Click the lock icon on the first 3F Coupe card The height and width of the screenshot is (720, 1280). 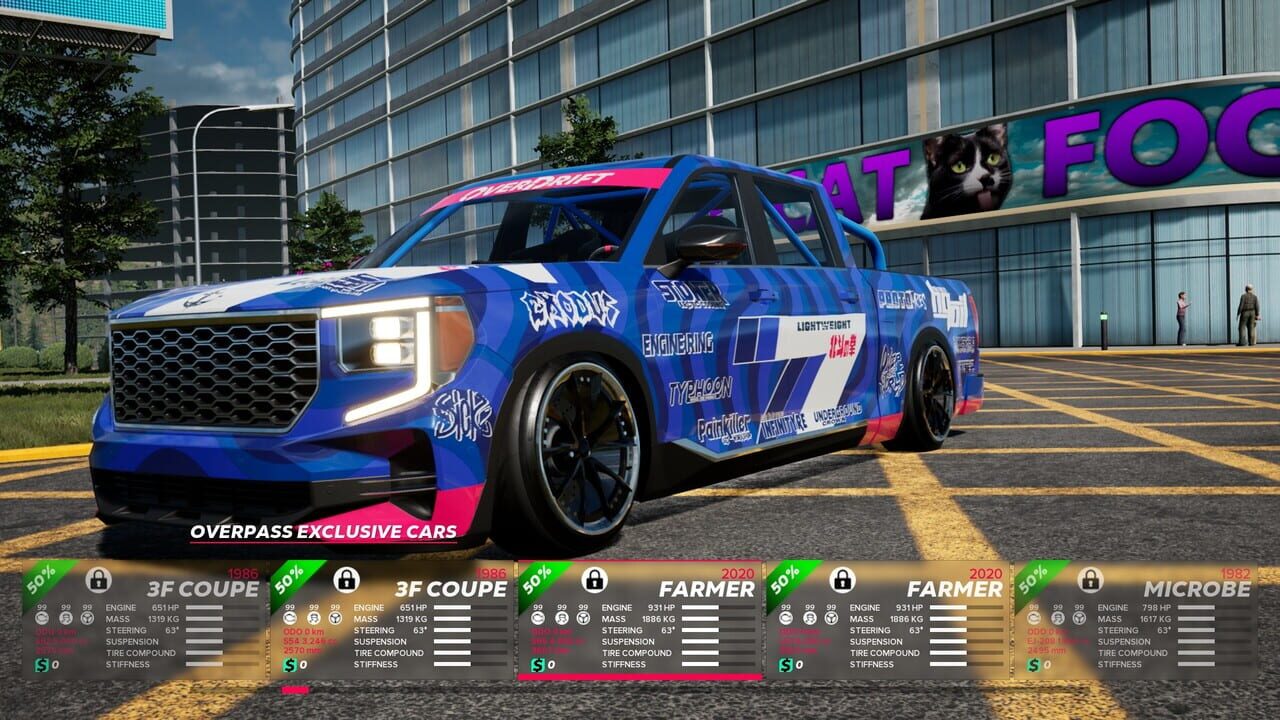click(100, 580)
